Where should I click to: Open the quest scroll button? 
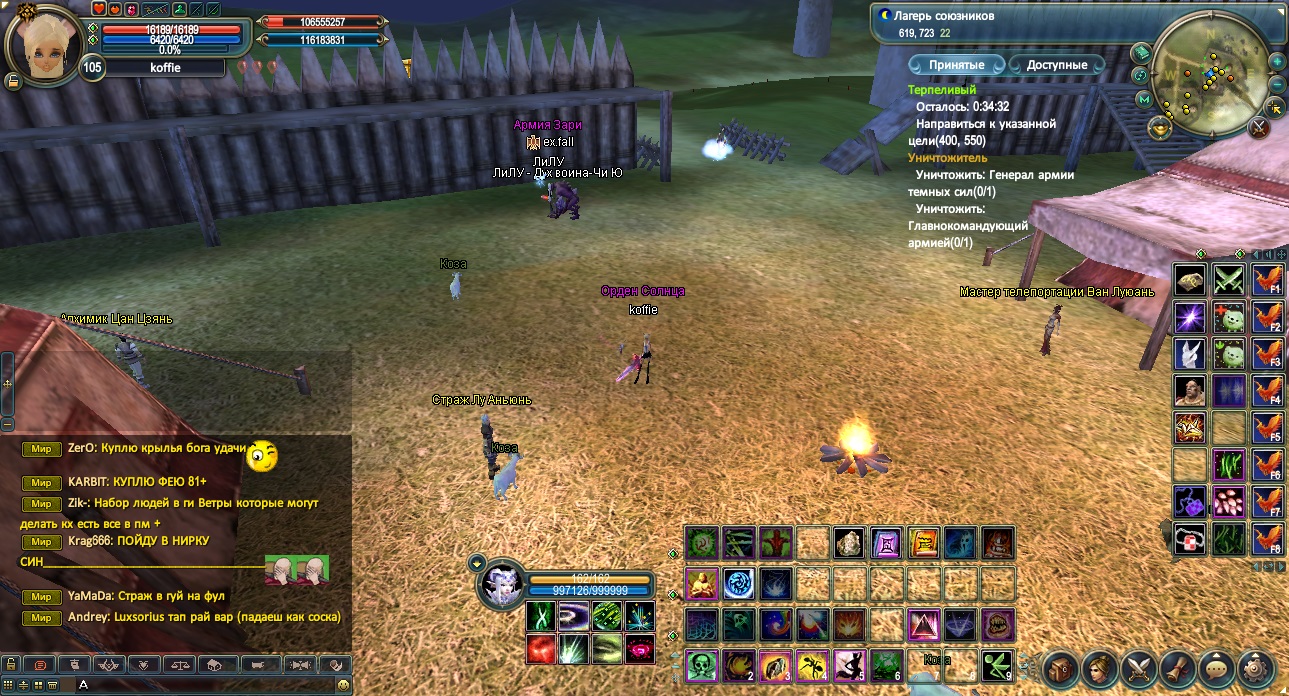point(1178,669)
